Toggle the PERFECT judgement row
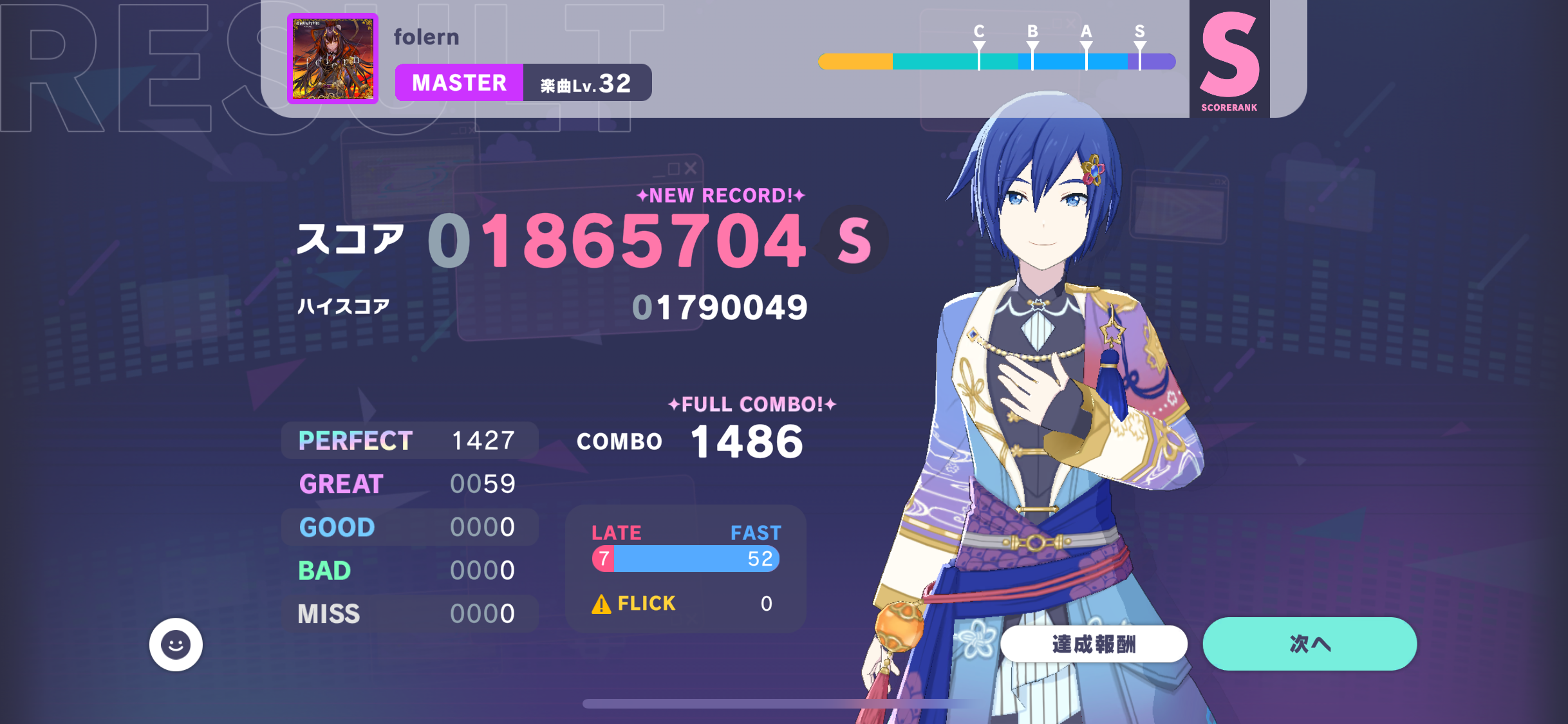 point(409,440)
